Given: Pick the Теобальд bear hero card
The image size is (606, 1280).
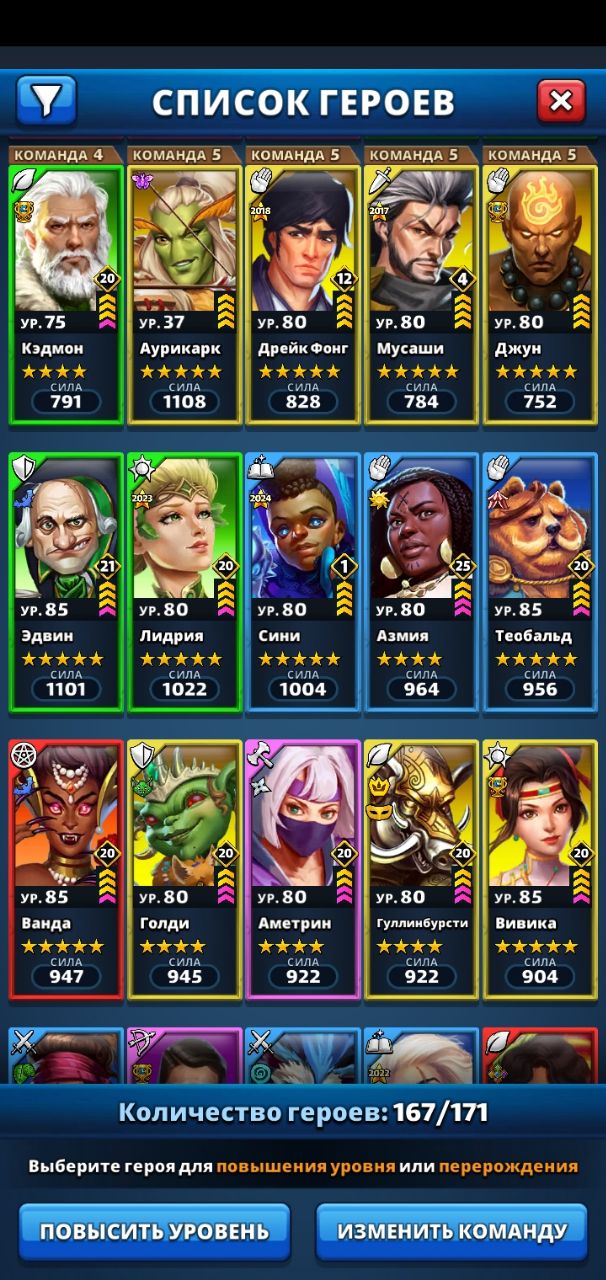Looking at the screenshot, I should [x=539, y=581].
